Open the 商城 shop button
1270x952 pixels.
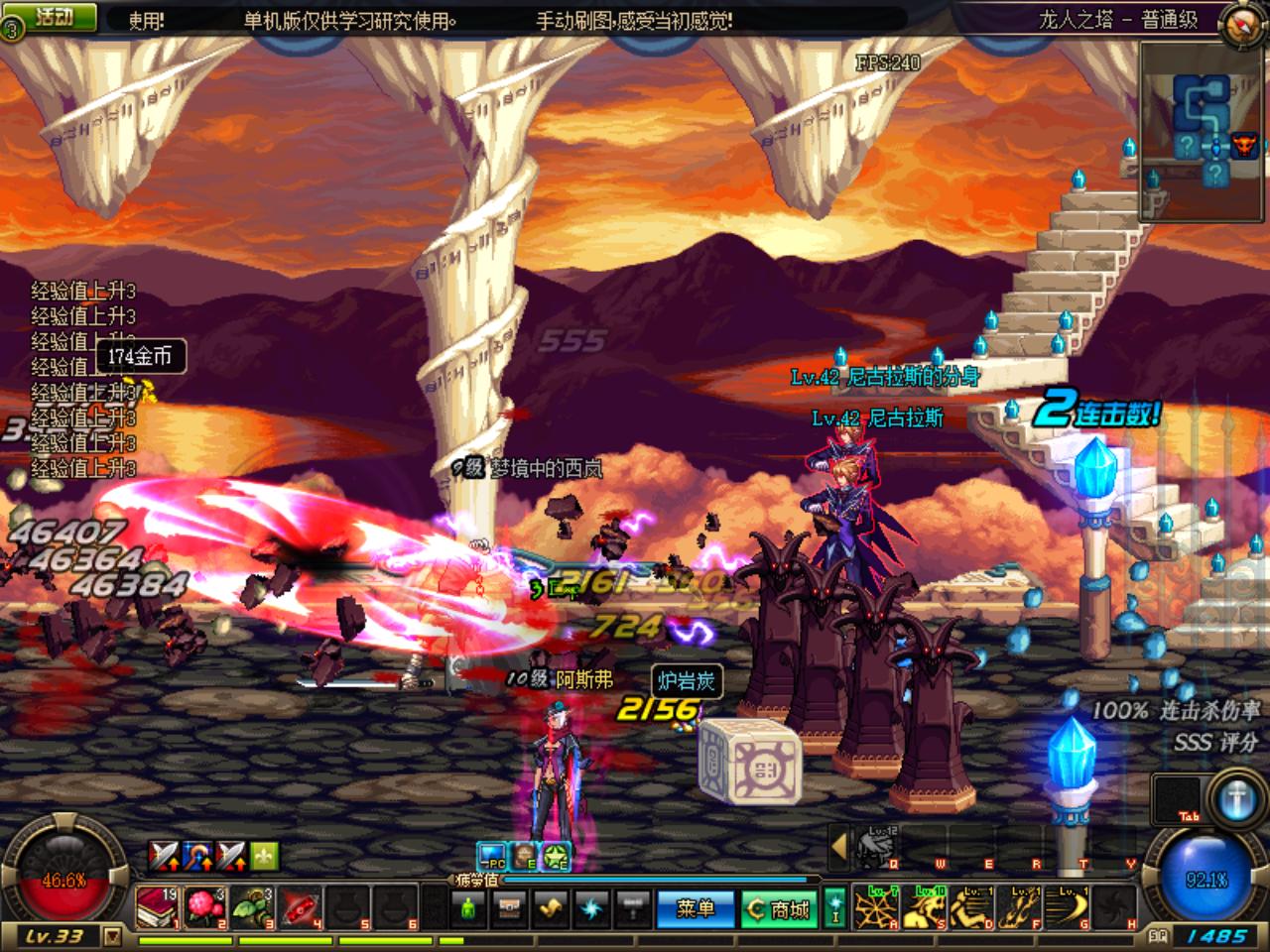click(780, 908)
